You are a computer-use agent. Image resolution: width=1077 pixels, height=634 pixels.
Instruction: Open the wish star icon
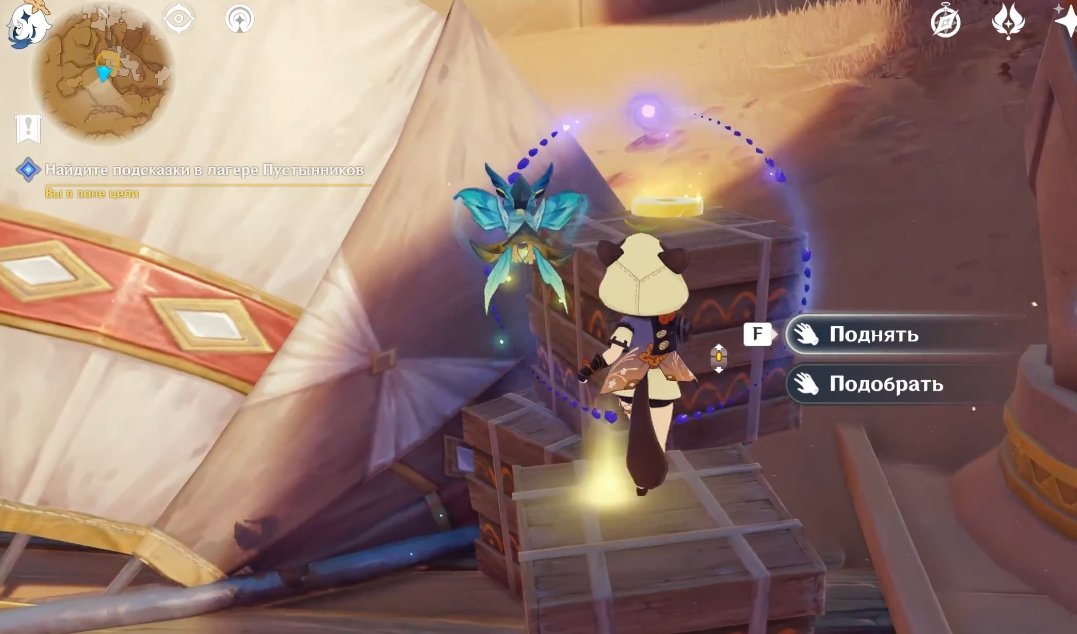(x=1066, y=18)
